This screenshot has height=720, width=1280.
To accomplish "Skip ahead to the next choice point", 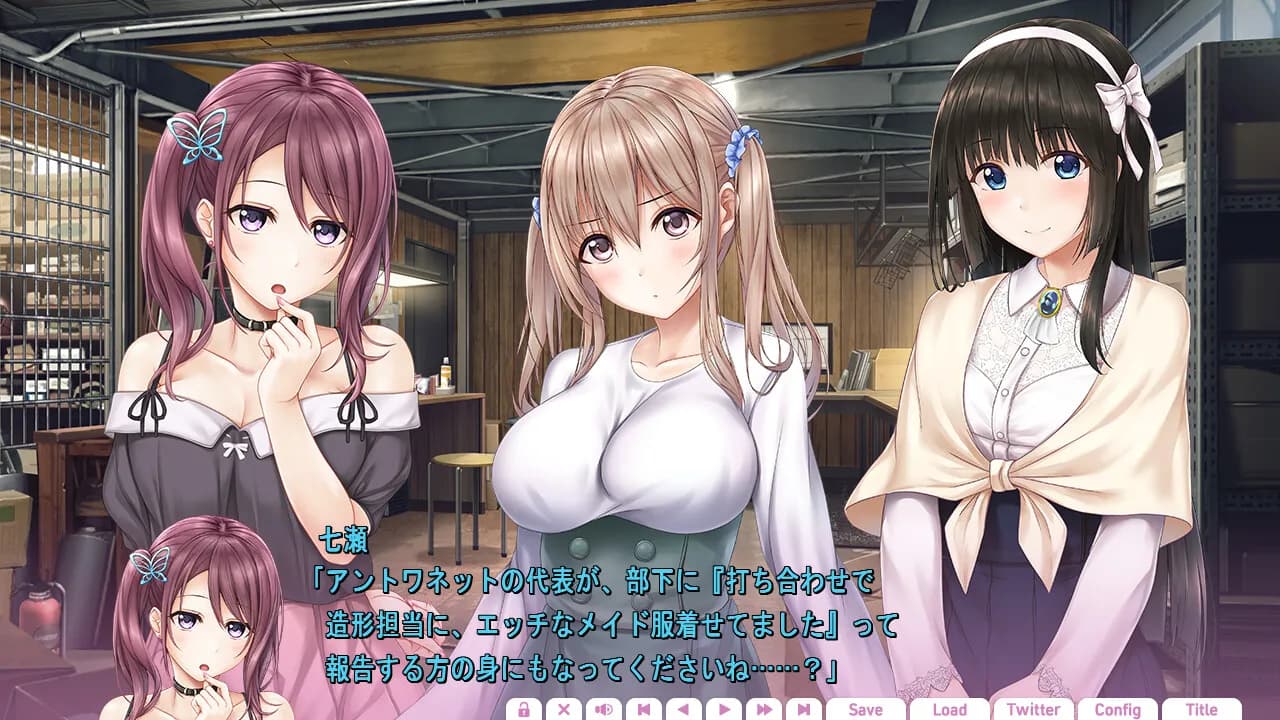I will coord(804,708).
